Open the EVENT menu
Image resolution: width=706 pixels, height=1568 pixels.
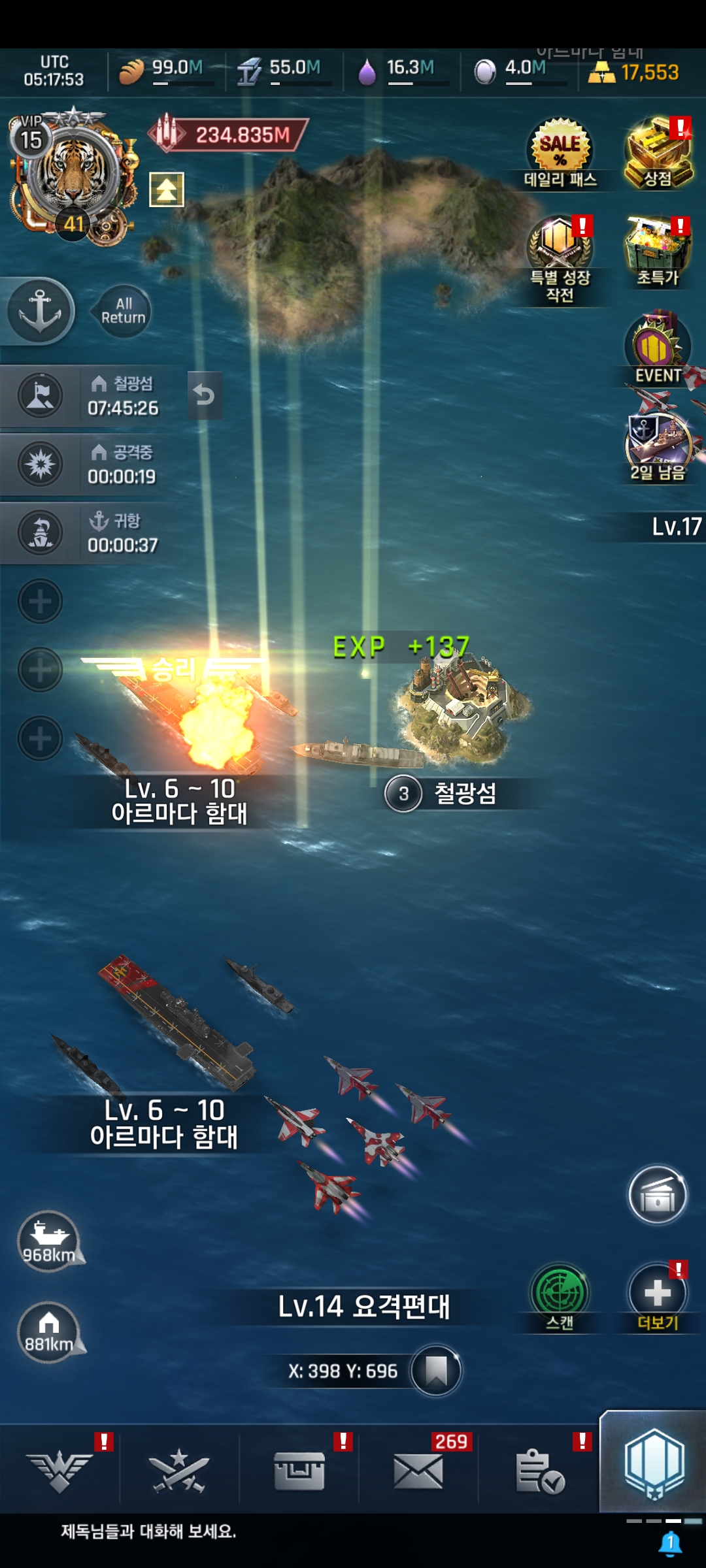657,349
